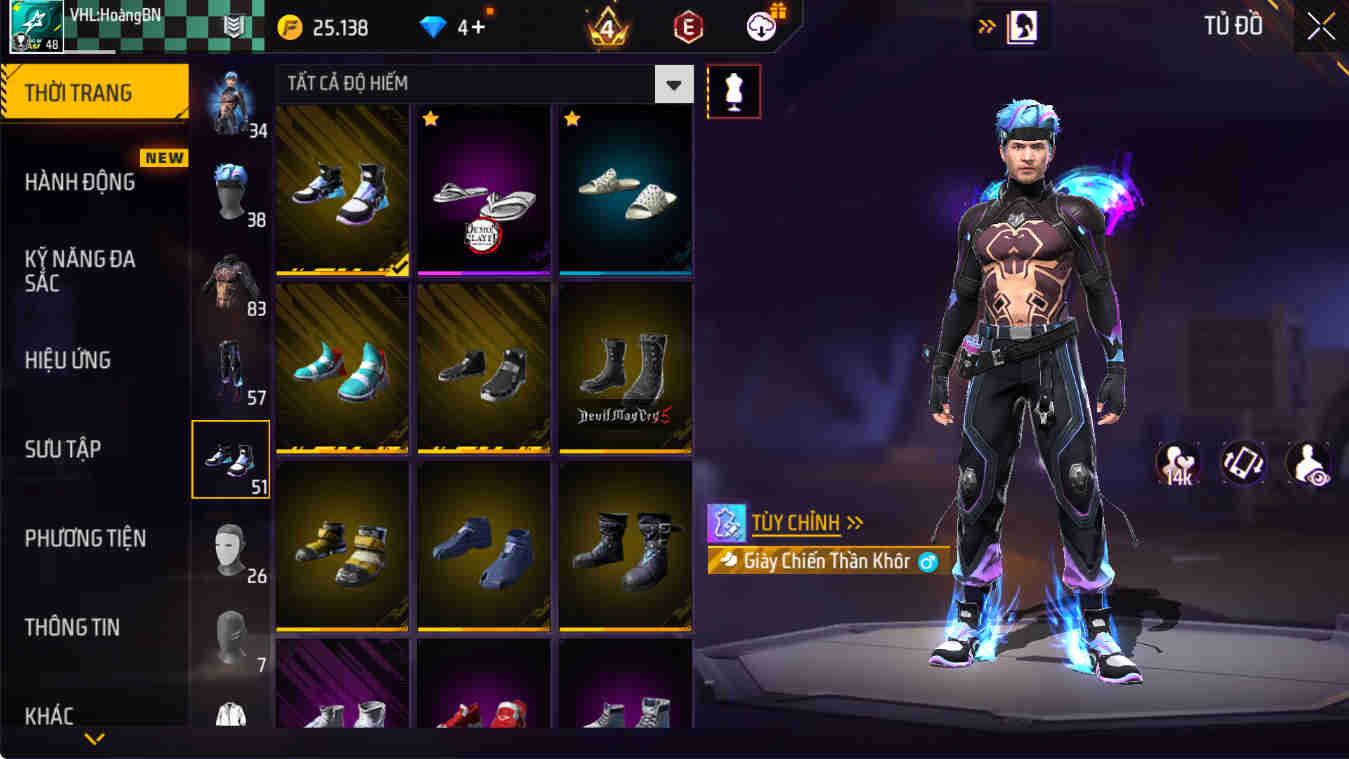Tap the gold coin balance icon
The height and width of the screenshot is (759, 1349).
[x=291, y=27]
